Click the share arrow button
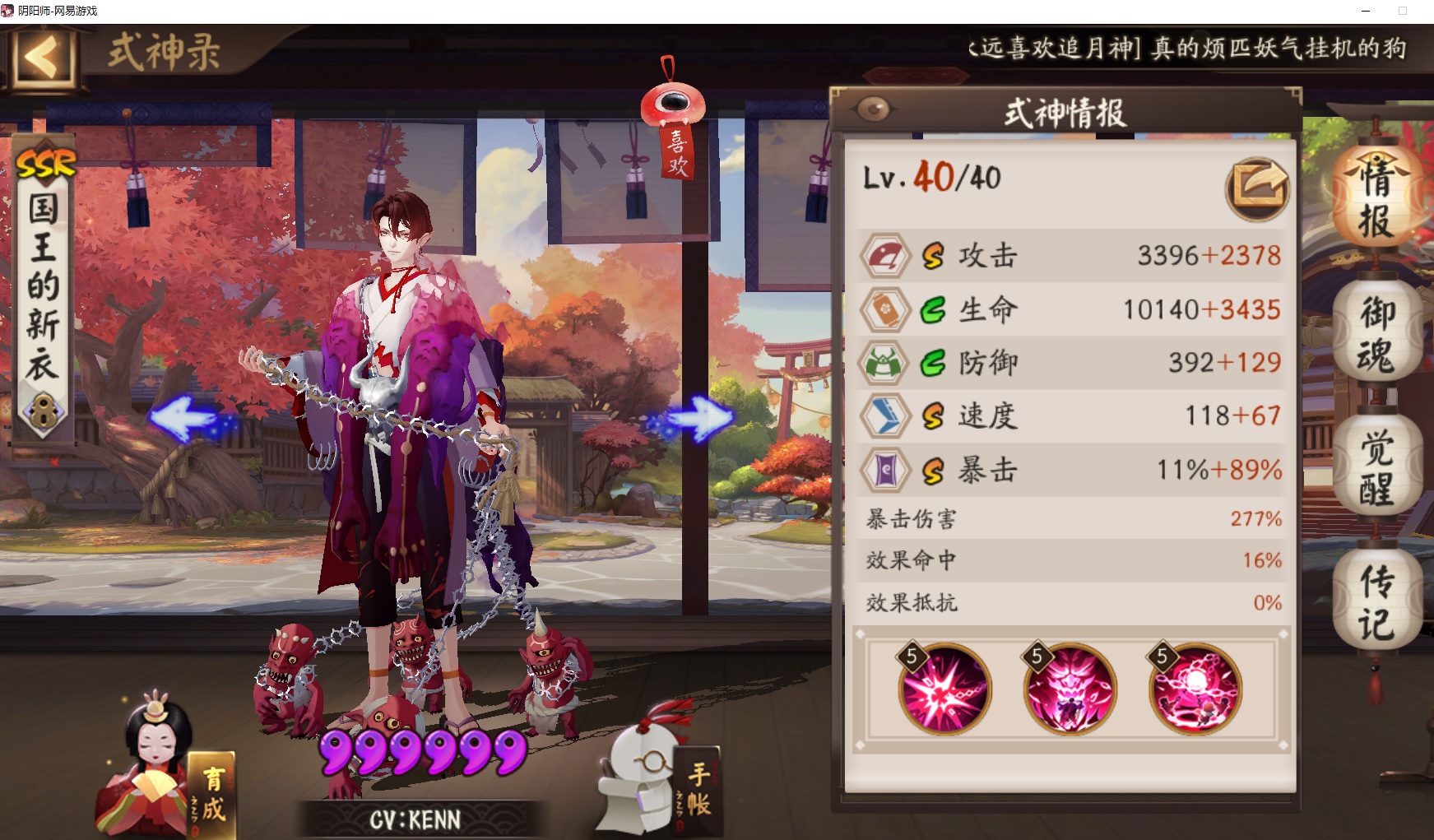This screenshot has height=840, width=1434. pyautogui.click(x=1257, y=188)
